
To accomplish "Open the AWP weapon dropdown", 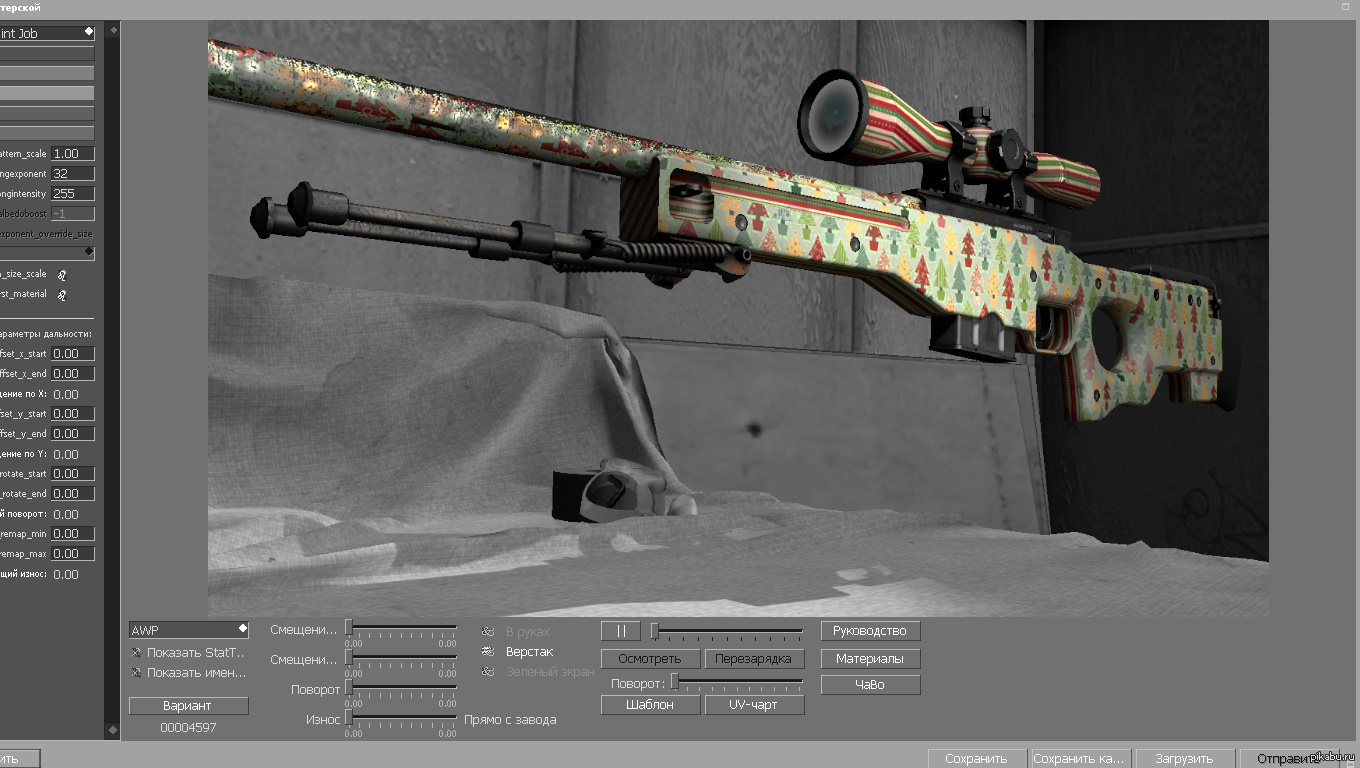I will pyautogui.click(x=188, y=630).
